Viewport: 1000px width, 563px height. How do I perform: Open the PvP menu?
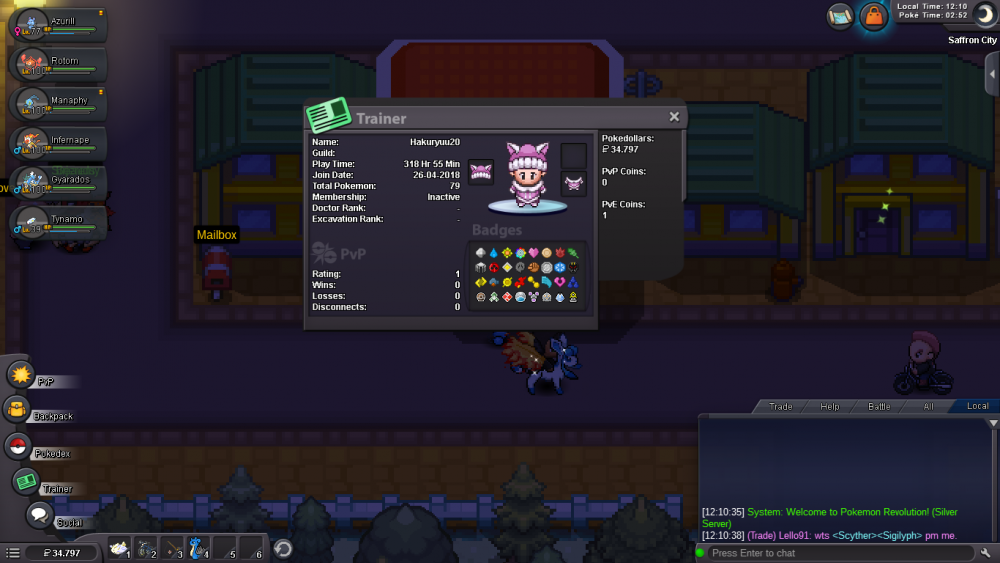pyautogui.click(x=21, y=375)
